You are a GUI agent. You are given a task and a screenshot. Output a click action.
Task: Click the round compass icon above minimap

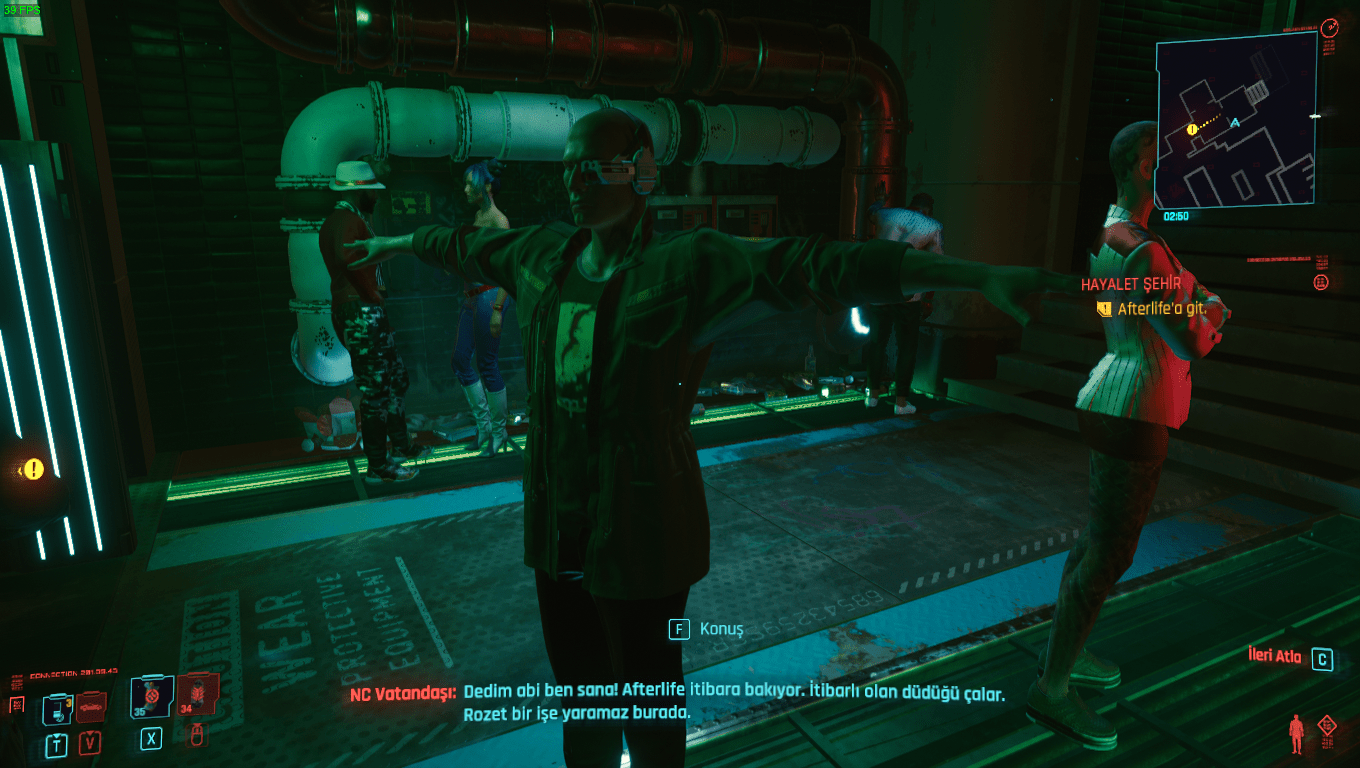(1329, 28)
